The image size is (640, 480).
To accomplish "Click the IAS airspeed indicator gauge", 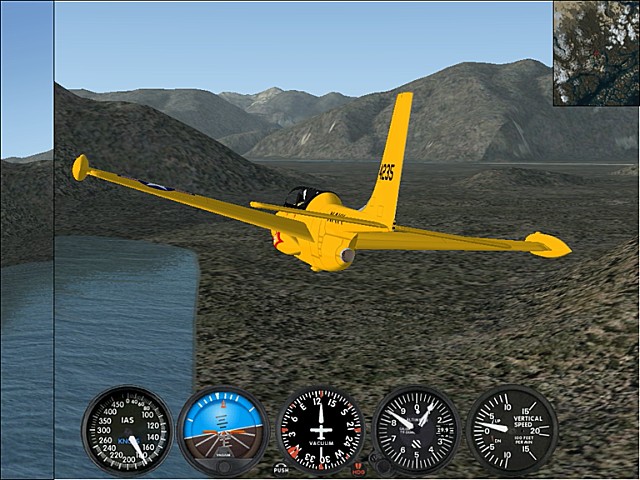I will pos(126,431).
